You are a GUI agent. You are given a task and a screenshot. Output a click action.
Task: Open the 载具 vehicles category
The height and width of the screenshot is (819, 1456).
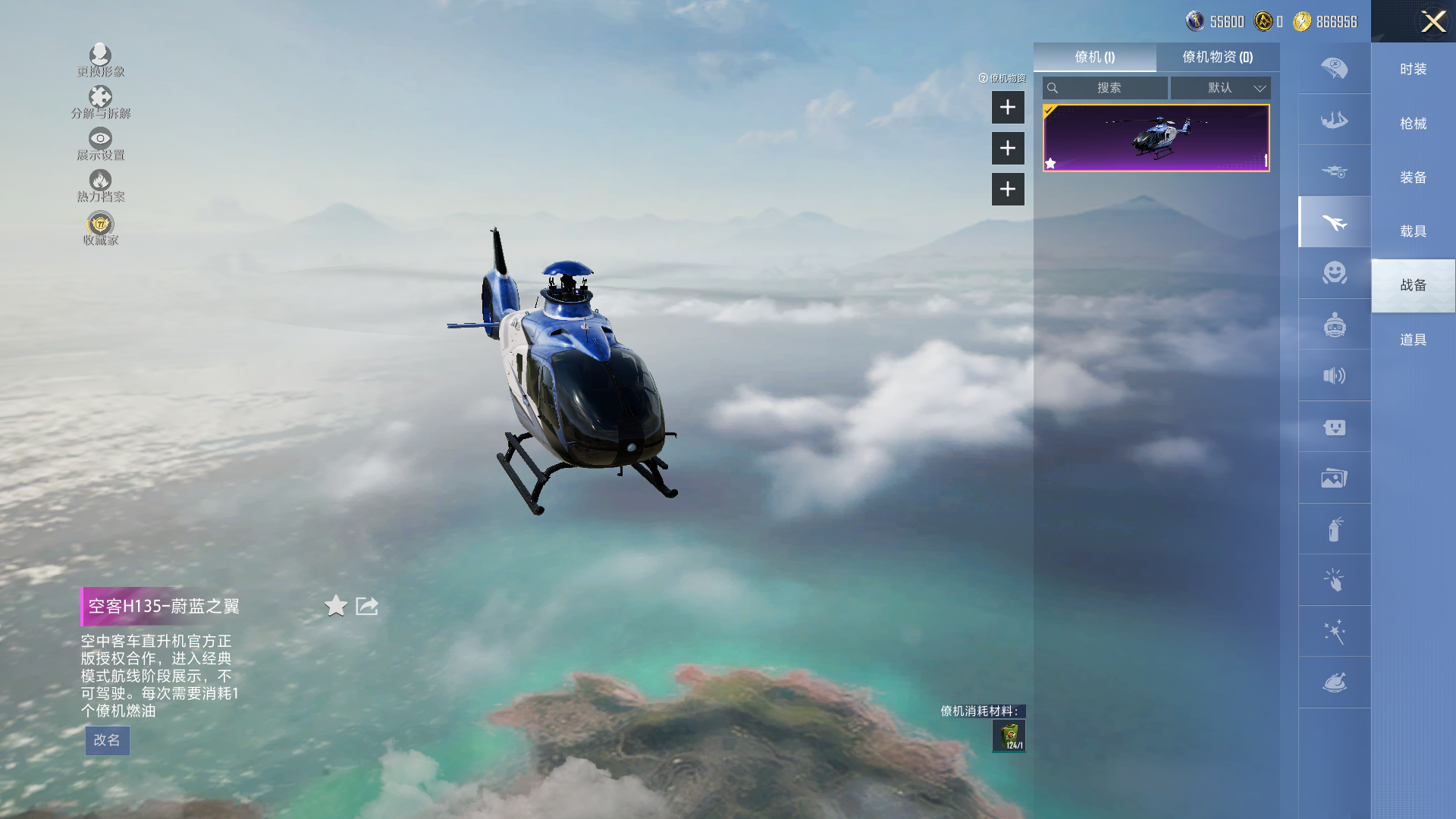click(1413, 231)
